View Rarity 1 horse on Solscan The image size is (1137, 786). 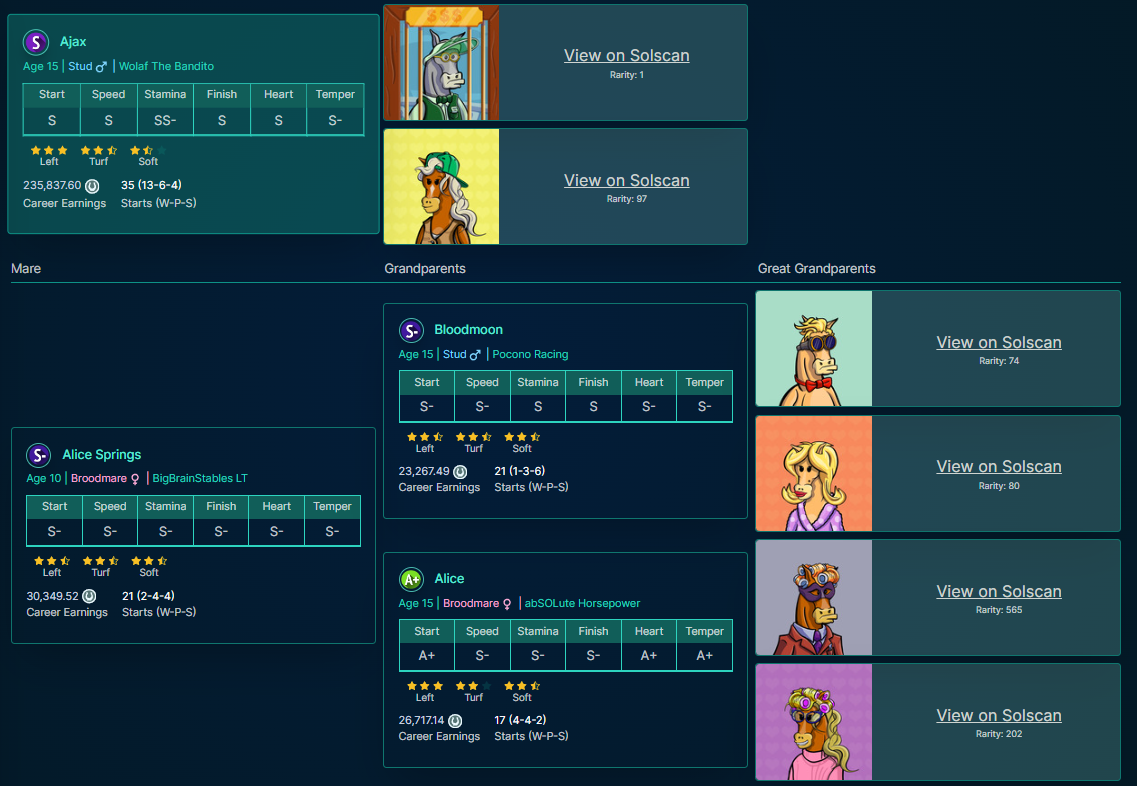pos(626,56)
